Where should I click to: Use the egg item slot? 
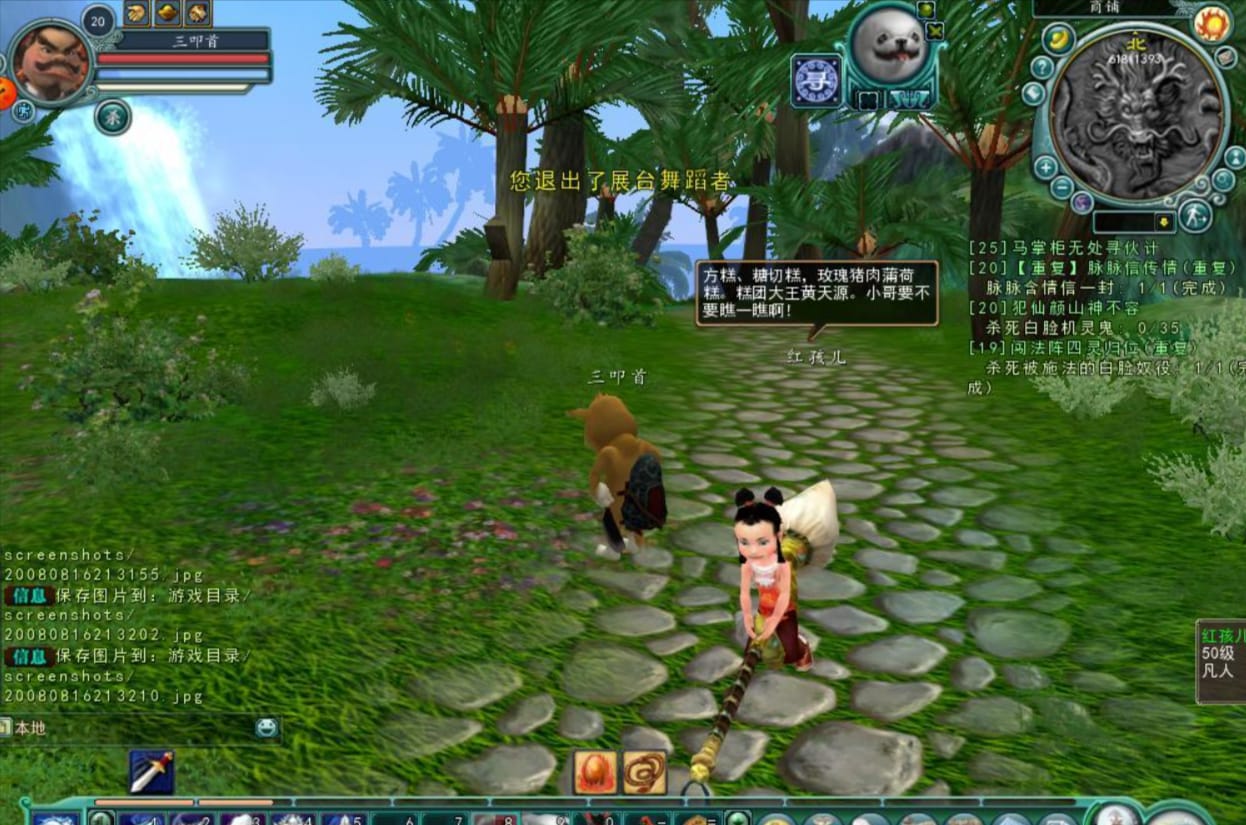(x=594, y=772)
